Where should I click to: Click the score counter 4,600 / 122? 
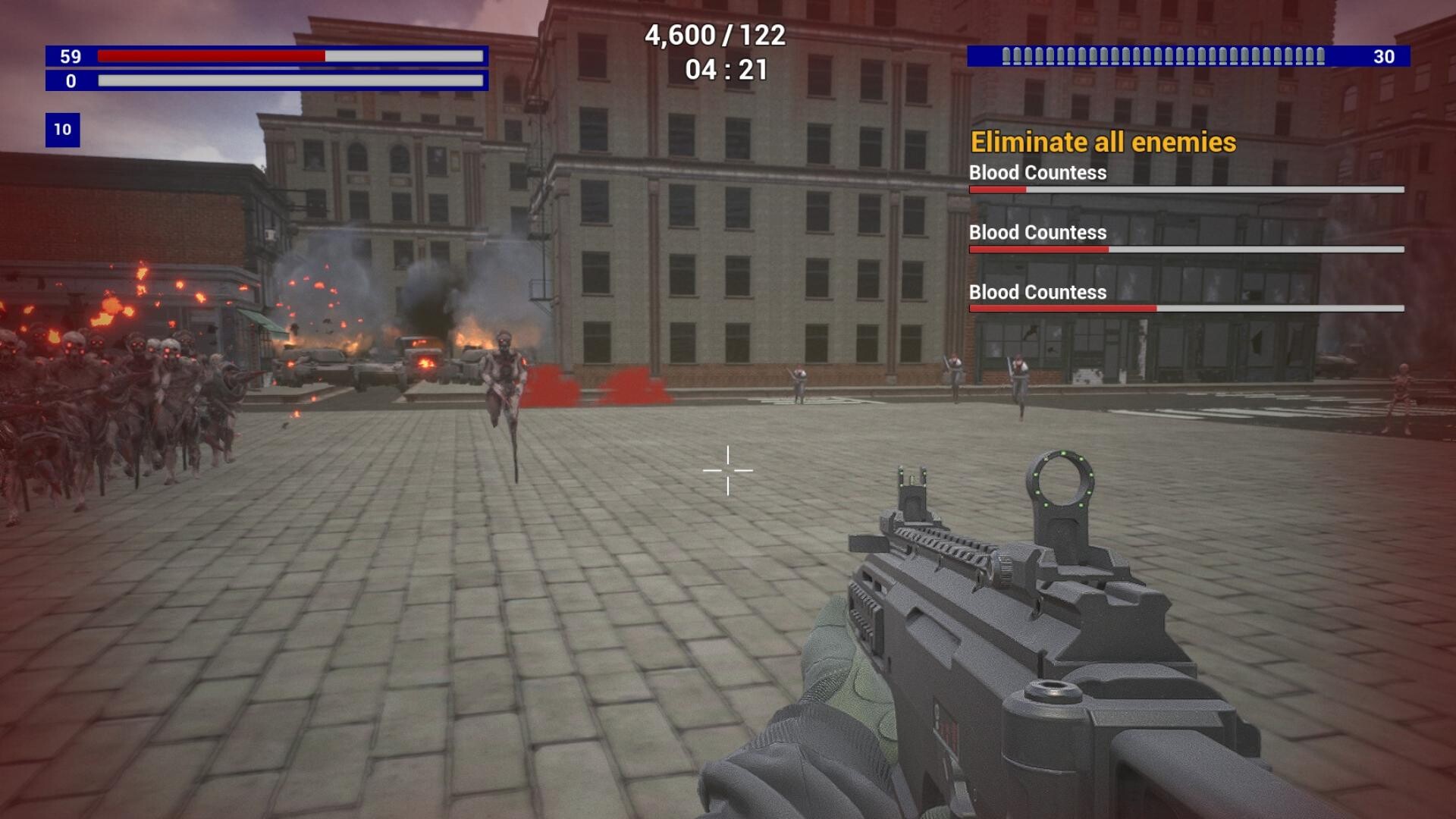714,34
